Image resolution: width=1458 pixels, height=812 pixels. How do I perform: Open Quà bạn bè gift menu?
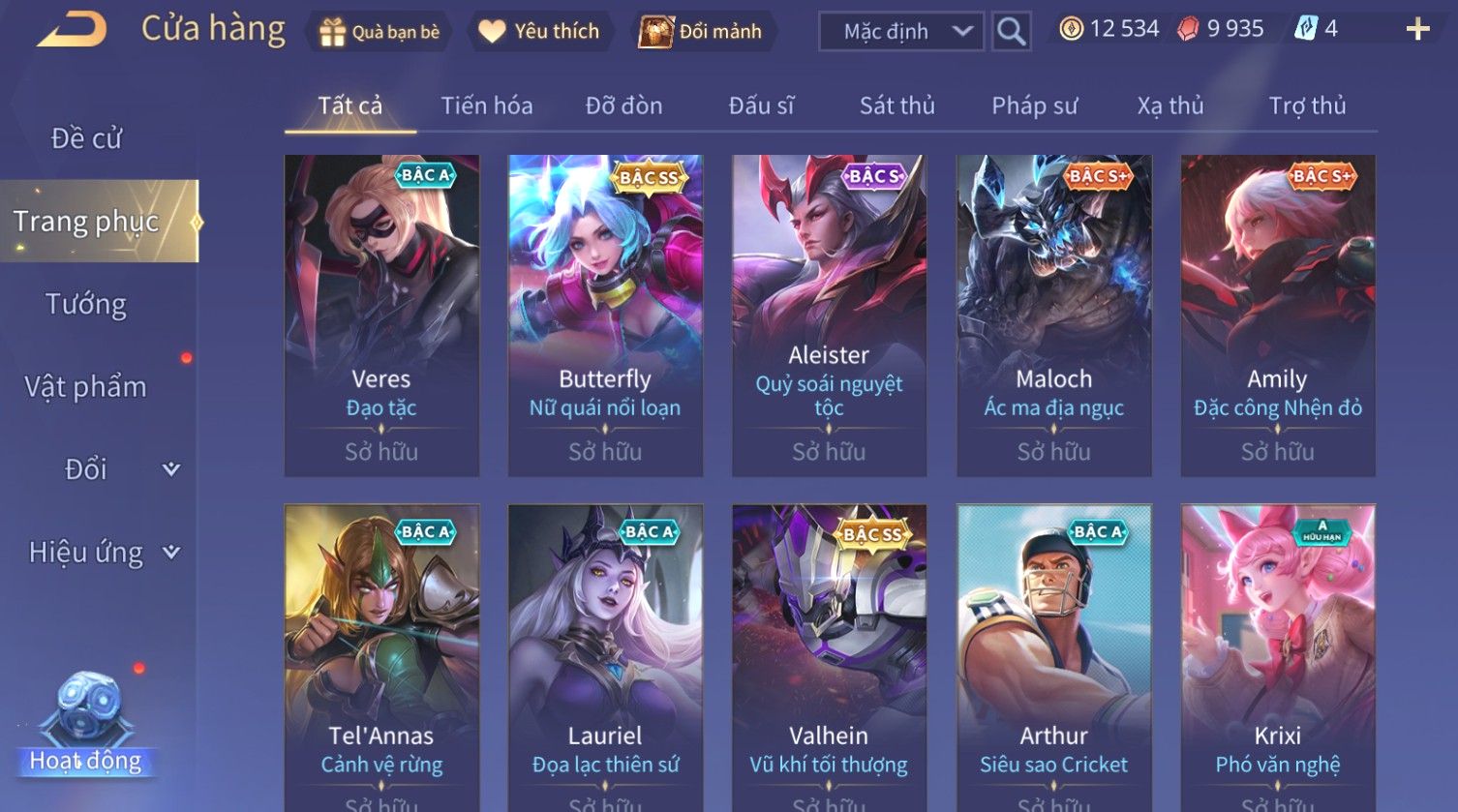click(x=380, y=32)
